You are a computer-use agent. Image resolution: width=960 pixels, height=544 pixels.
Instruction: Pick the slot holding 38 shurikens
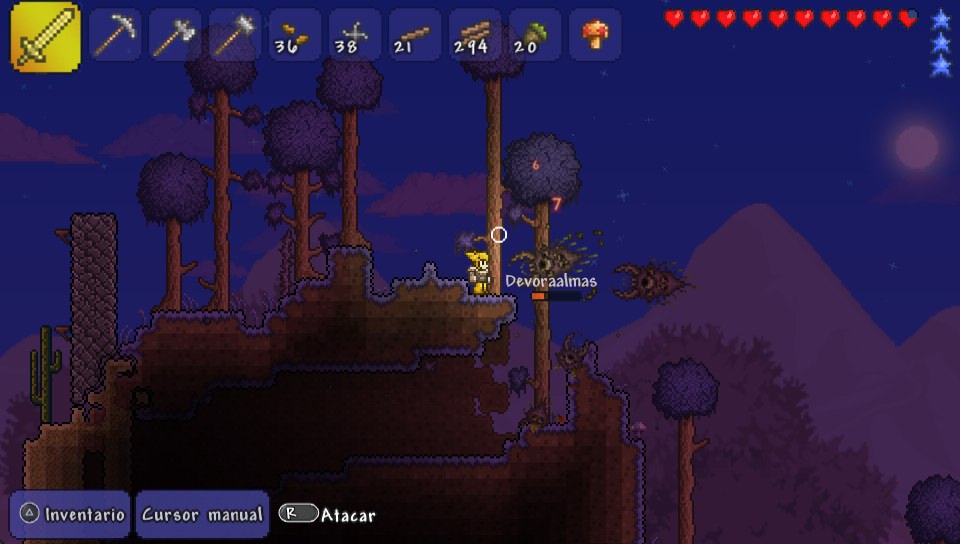point(355,35)
